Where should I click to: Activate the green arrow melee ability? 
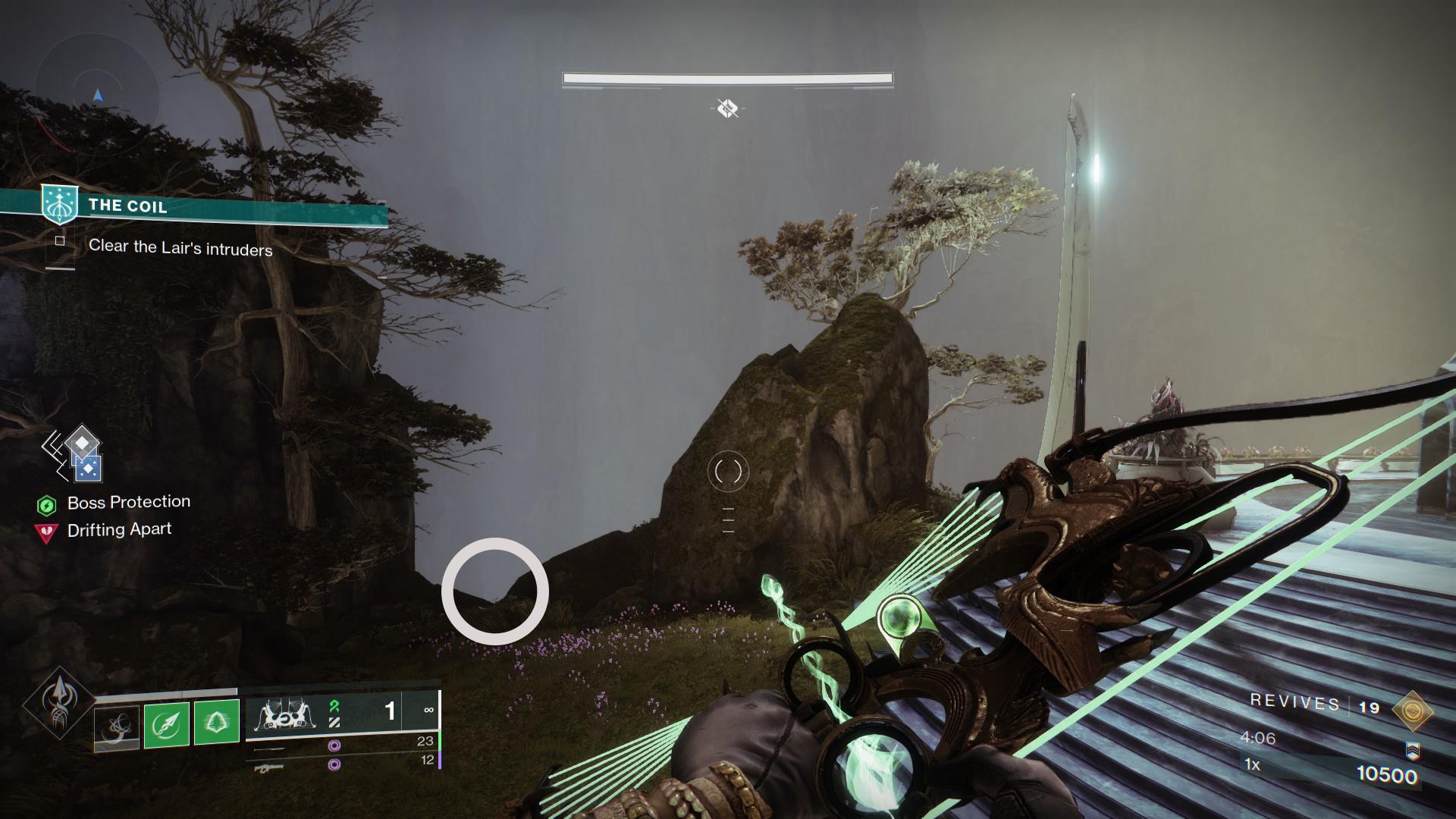point(167,723)
